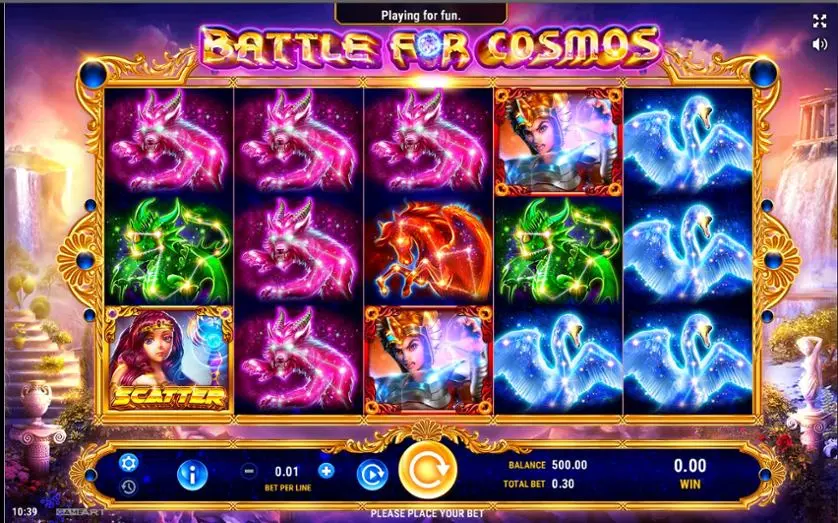Show the game history clock icon
This screenshot has width=838, height=523.
128,487
